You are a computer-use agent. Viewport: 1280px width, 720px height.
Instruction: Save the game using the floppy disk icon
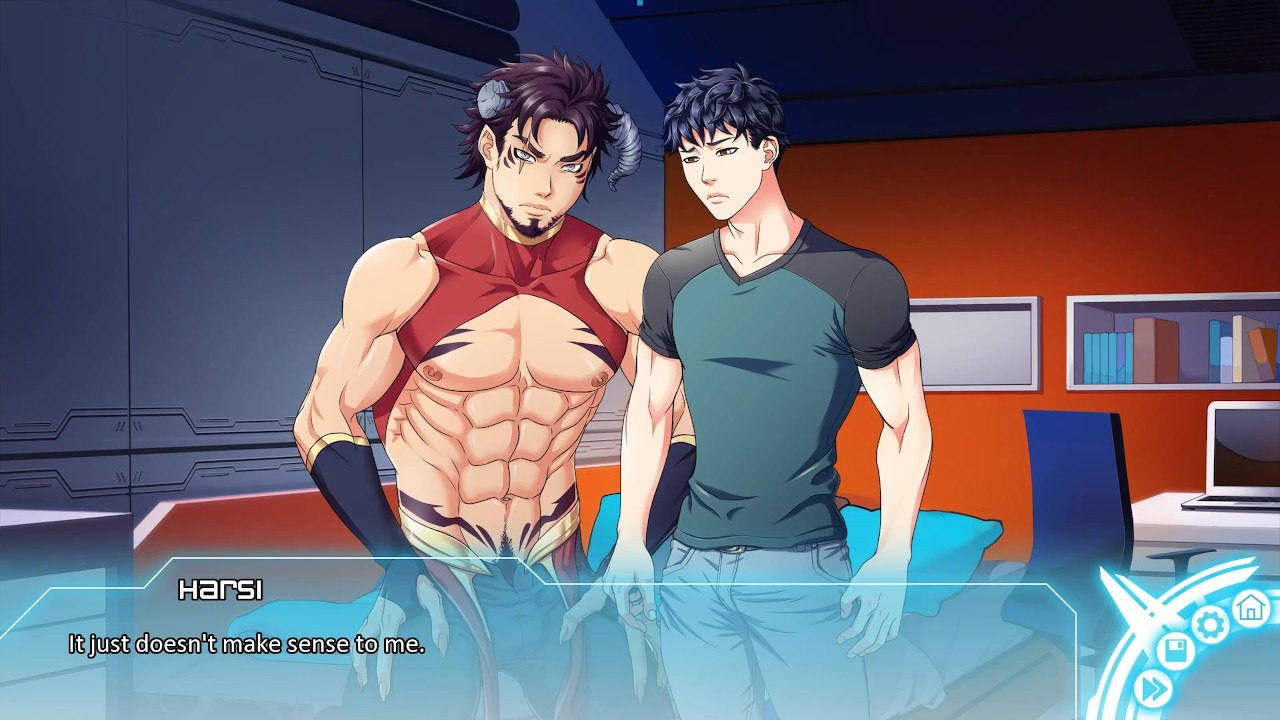coord(1176,653)
